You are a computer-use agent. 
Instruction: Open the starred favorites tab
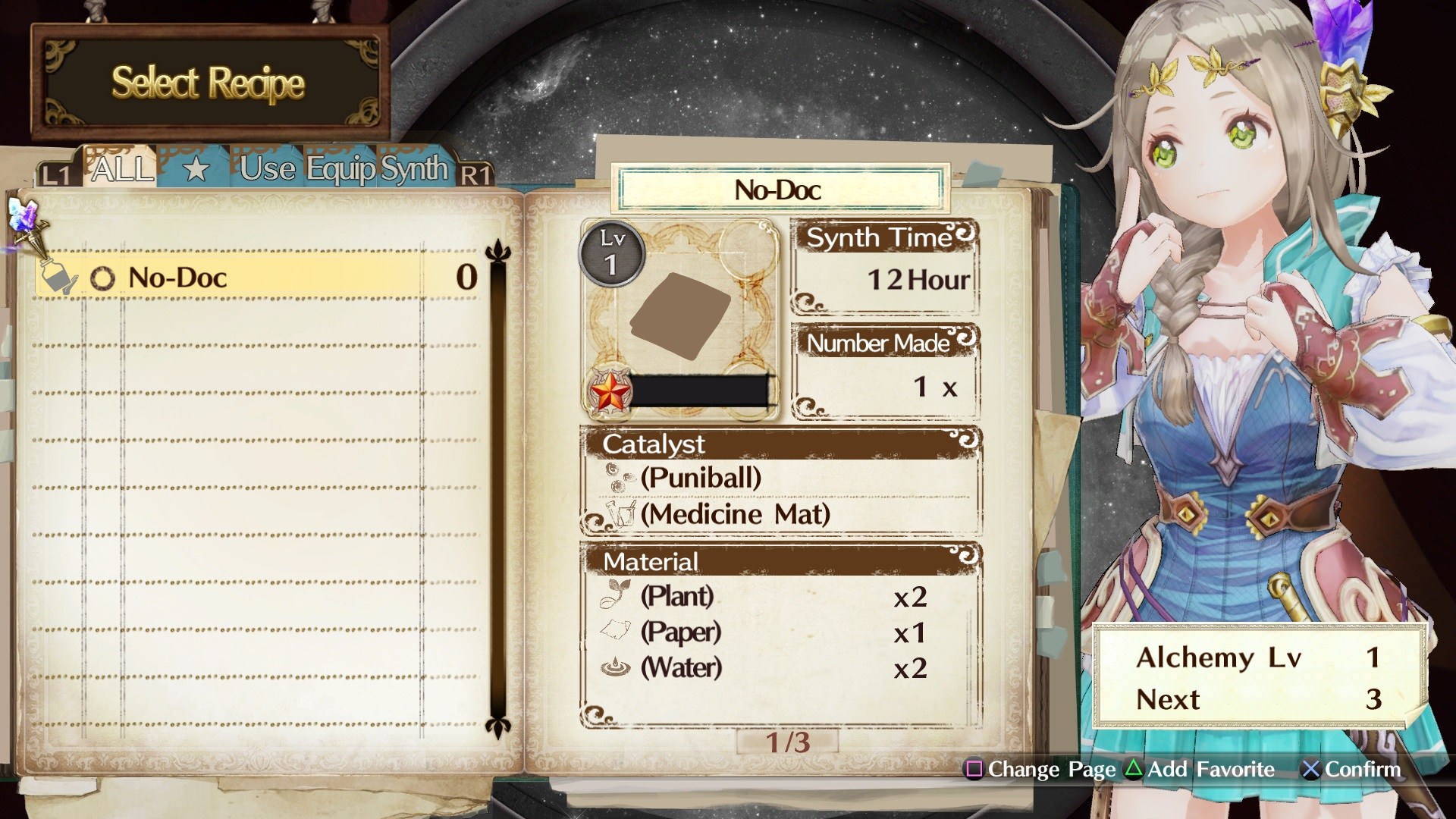(195, 168)
